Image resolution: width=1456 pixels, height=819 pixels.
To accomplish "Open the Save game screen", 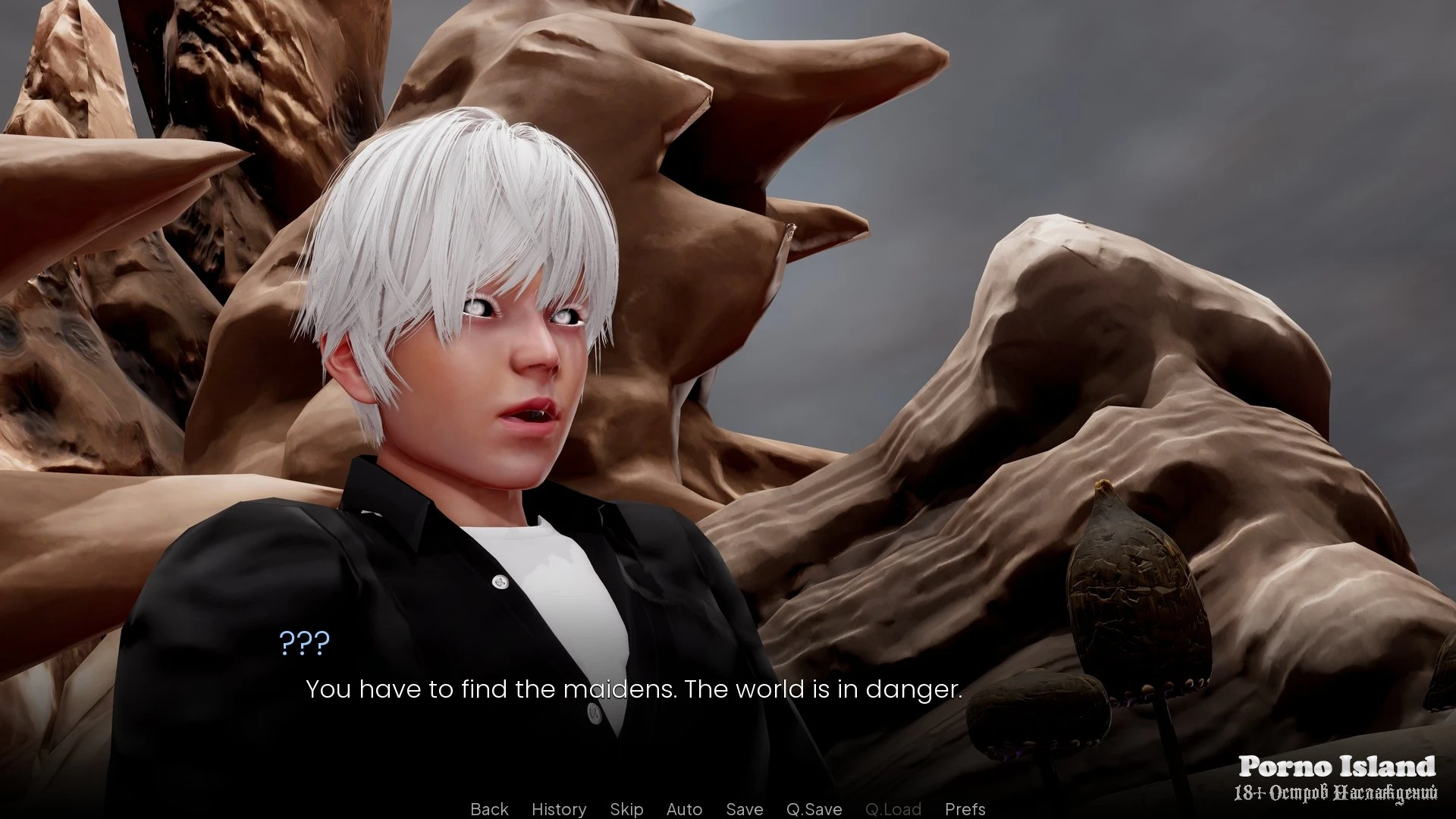I will click(744, 809).
